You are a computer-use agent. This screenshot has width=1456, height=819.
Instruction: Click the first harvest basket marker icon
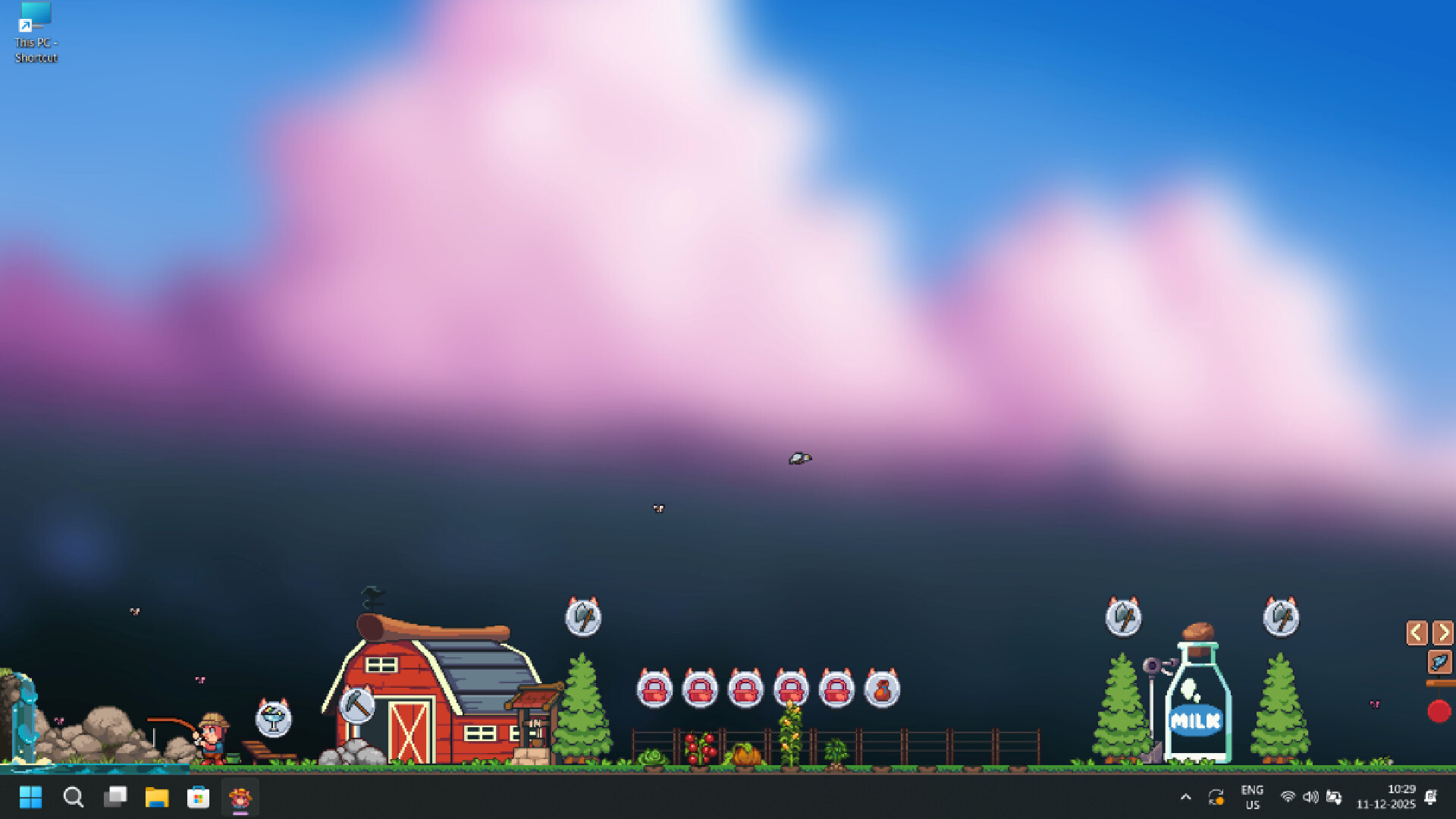click(x=654, y=688)
